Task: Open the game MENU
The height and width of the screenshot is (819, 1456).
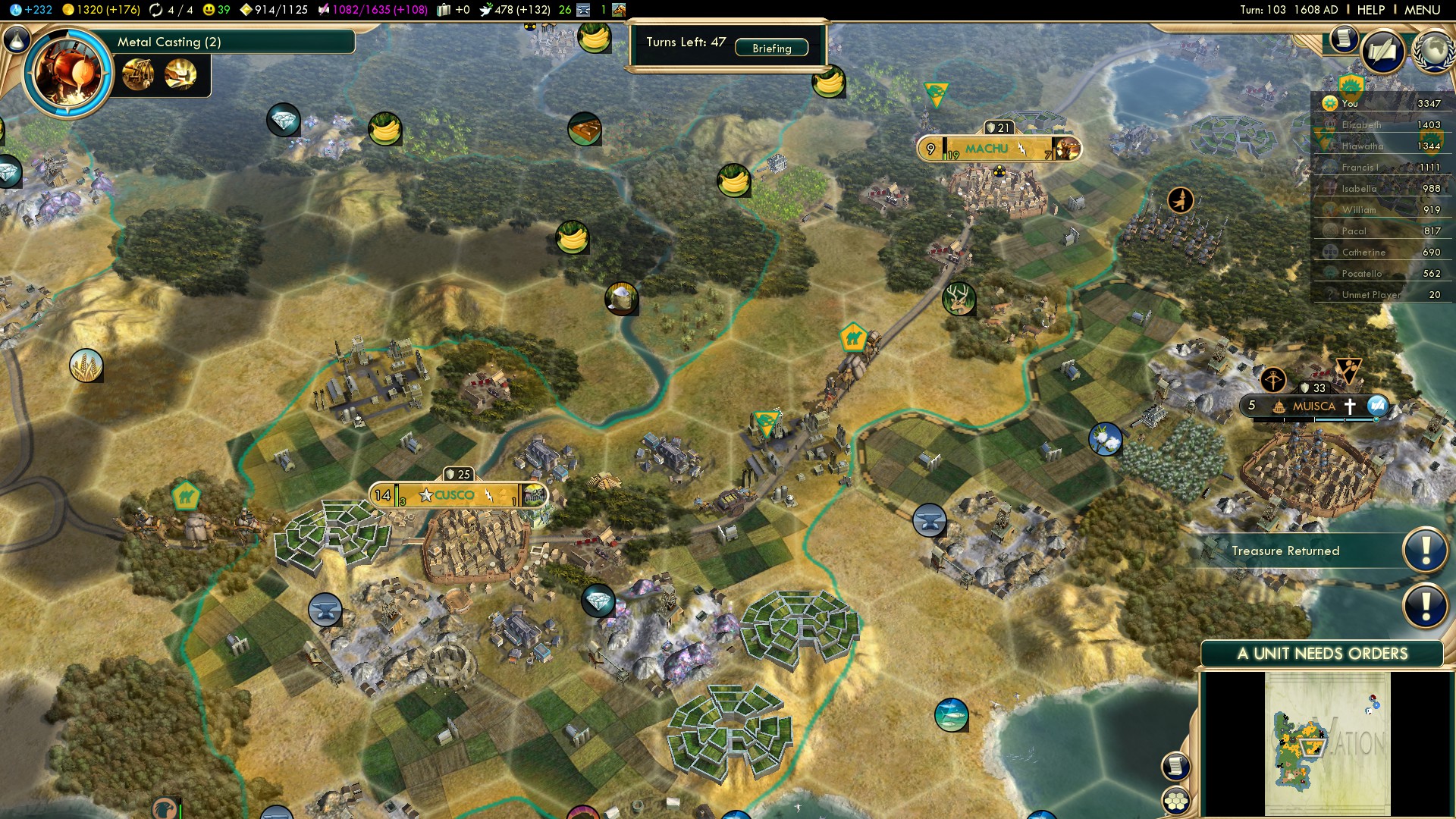Action: (1422, 10)
